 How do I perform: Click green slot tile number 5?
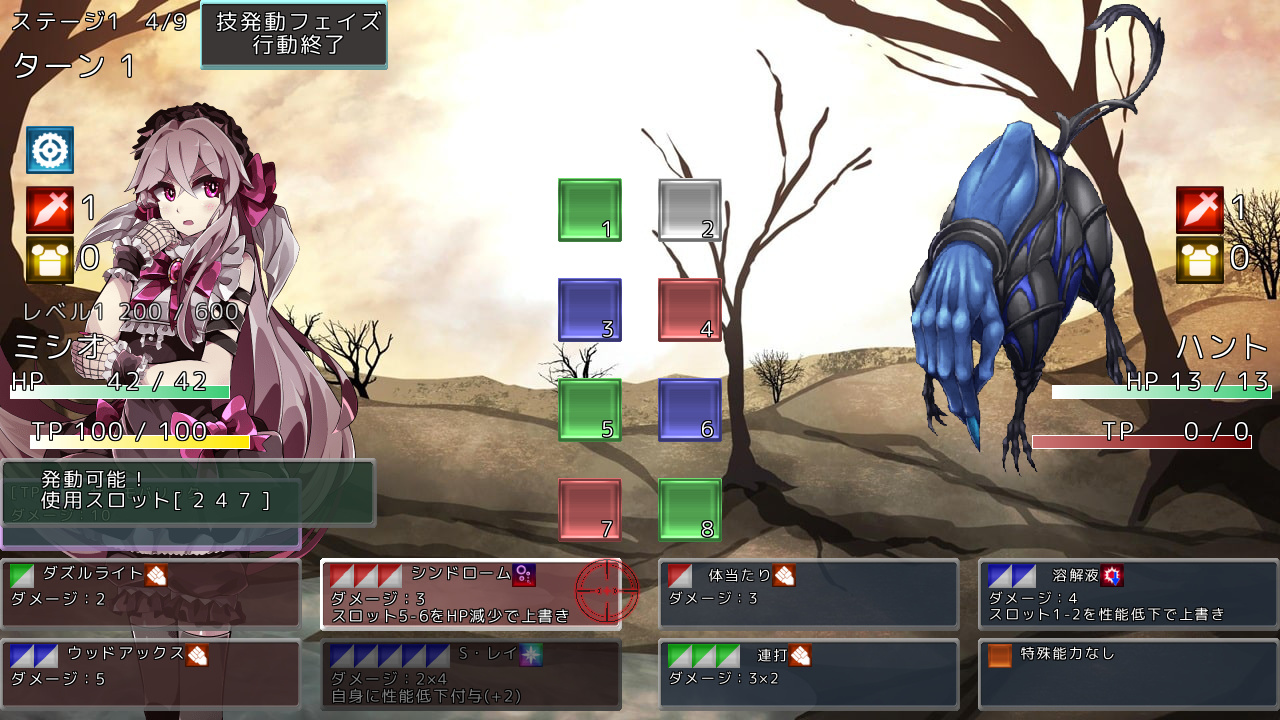589,410
